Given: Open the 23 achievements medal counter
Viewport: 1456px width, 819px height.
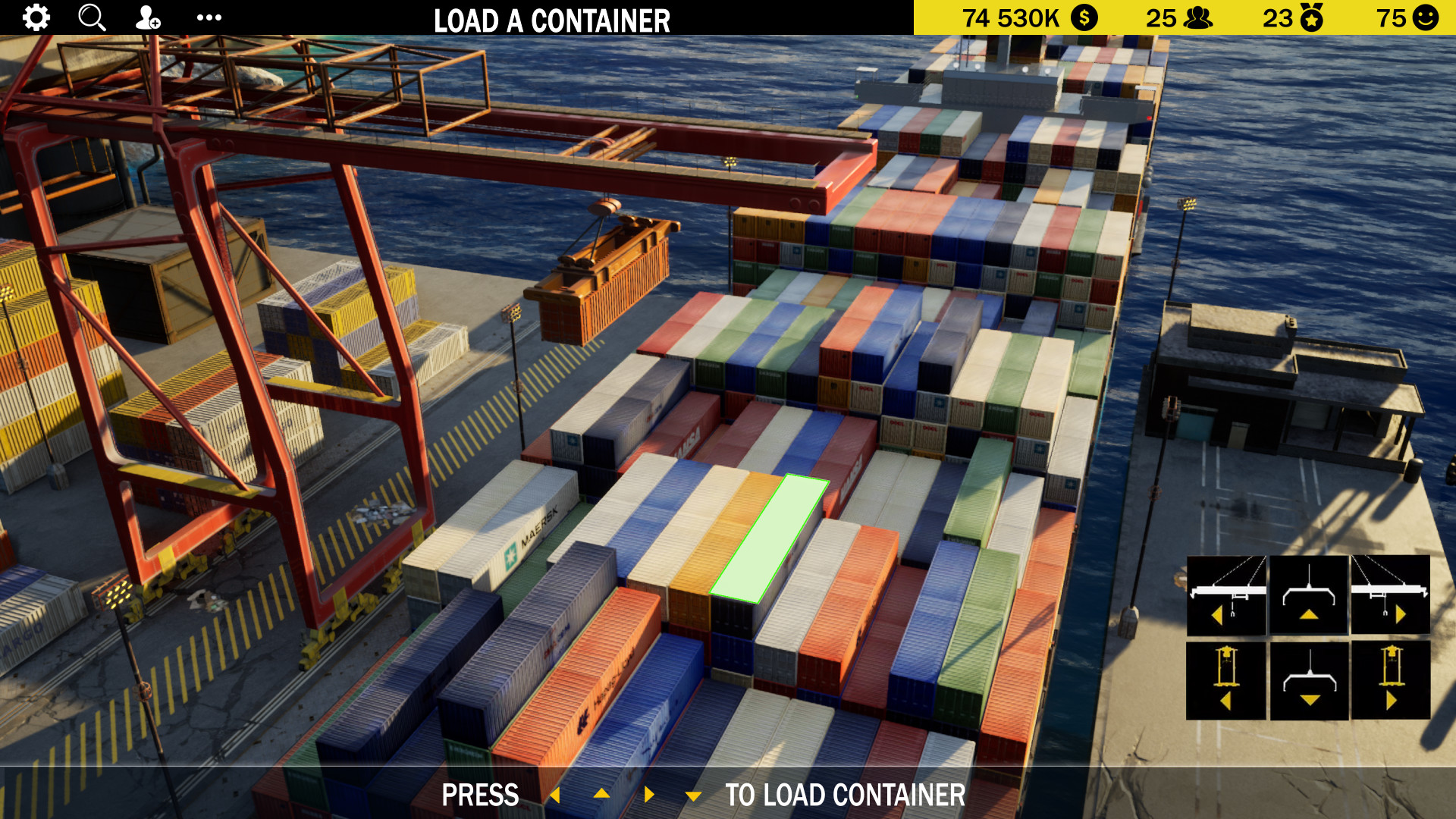Looking at the screenshot, I should [x=1291, y=17].
